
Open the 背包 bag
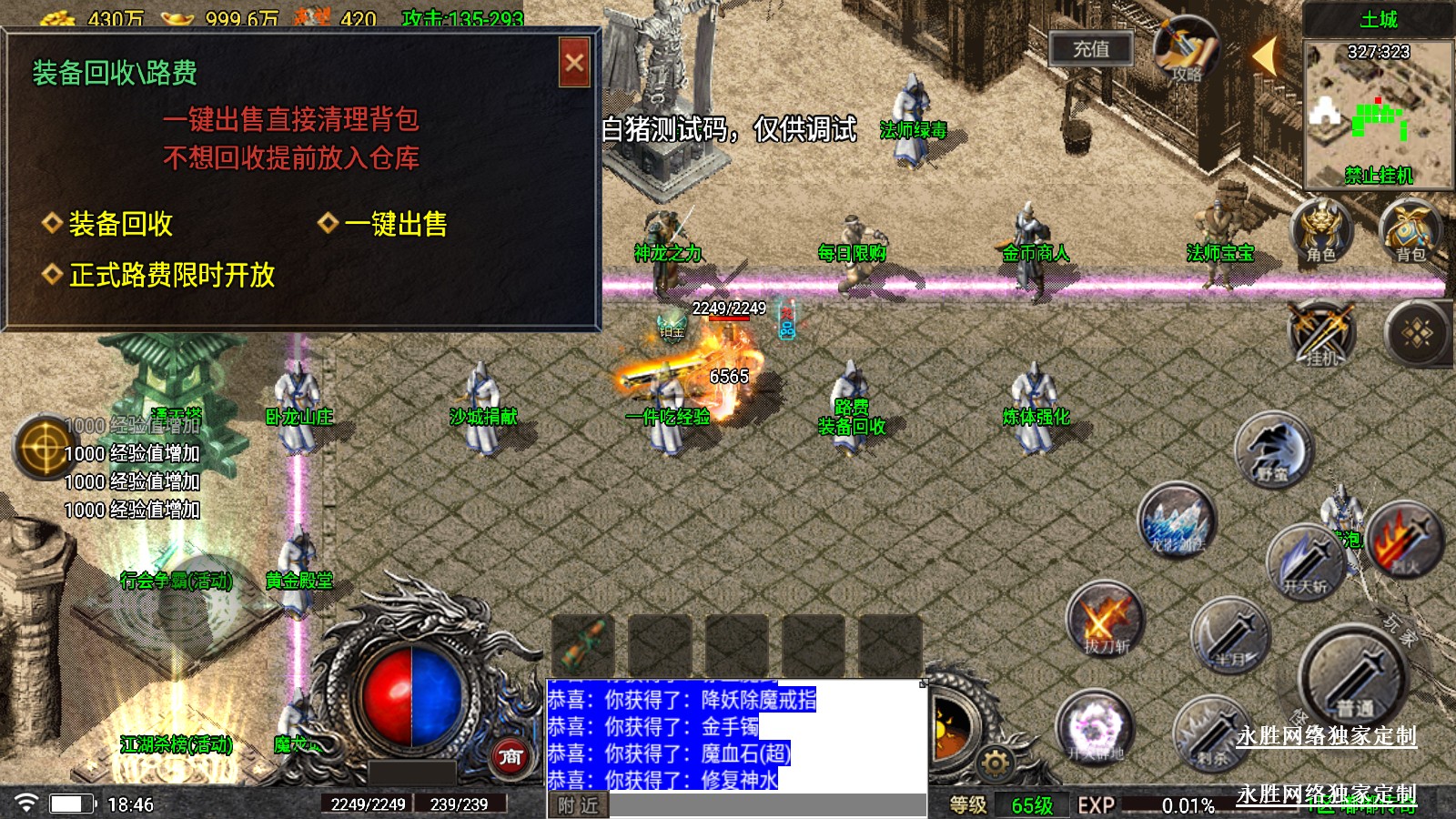1410,231
